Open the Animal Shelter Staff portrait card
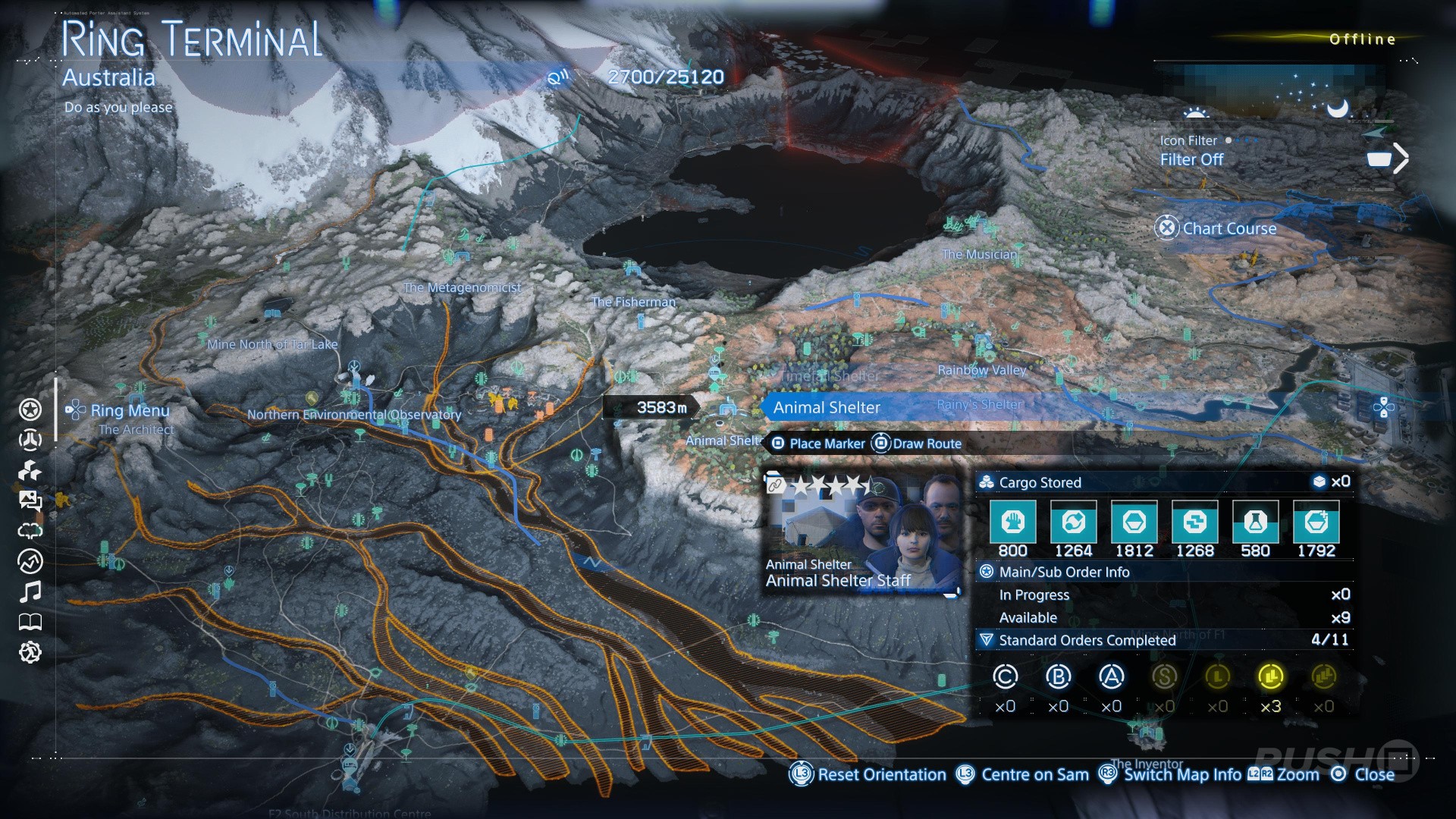This screenshot has width=1456, height=819. point(861,533)
